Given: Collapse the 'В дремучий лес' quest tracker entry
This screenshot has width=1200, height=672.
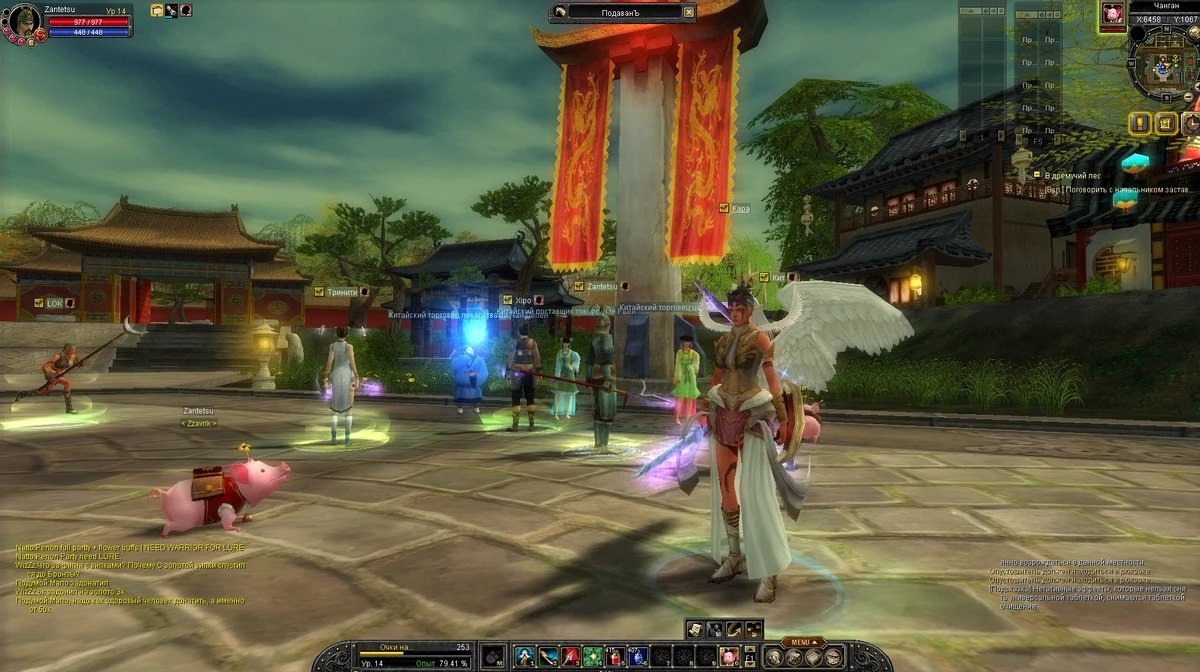Looking at the screenshot, I should pyautogui.click(x=1037, y=176).
